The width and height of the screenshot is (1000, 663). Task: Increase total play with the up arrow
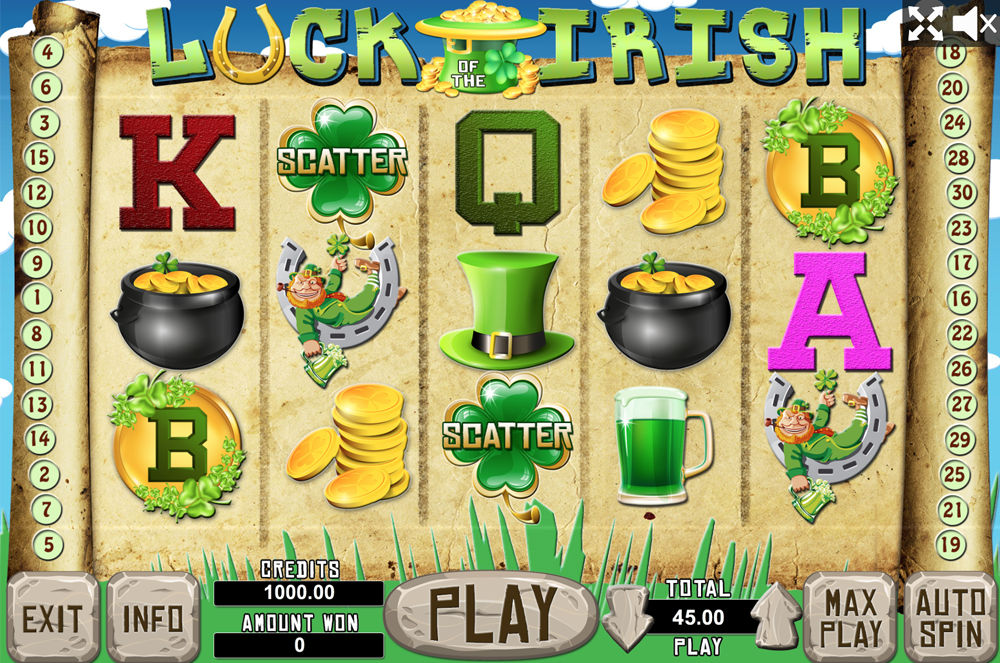click(x=777, y=618)
